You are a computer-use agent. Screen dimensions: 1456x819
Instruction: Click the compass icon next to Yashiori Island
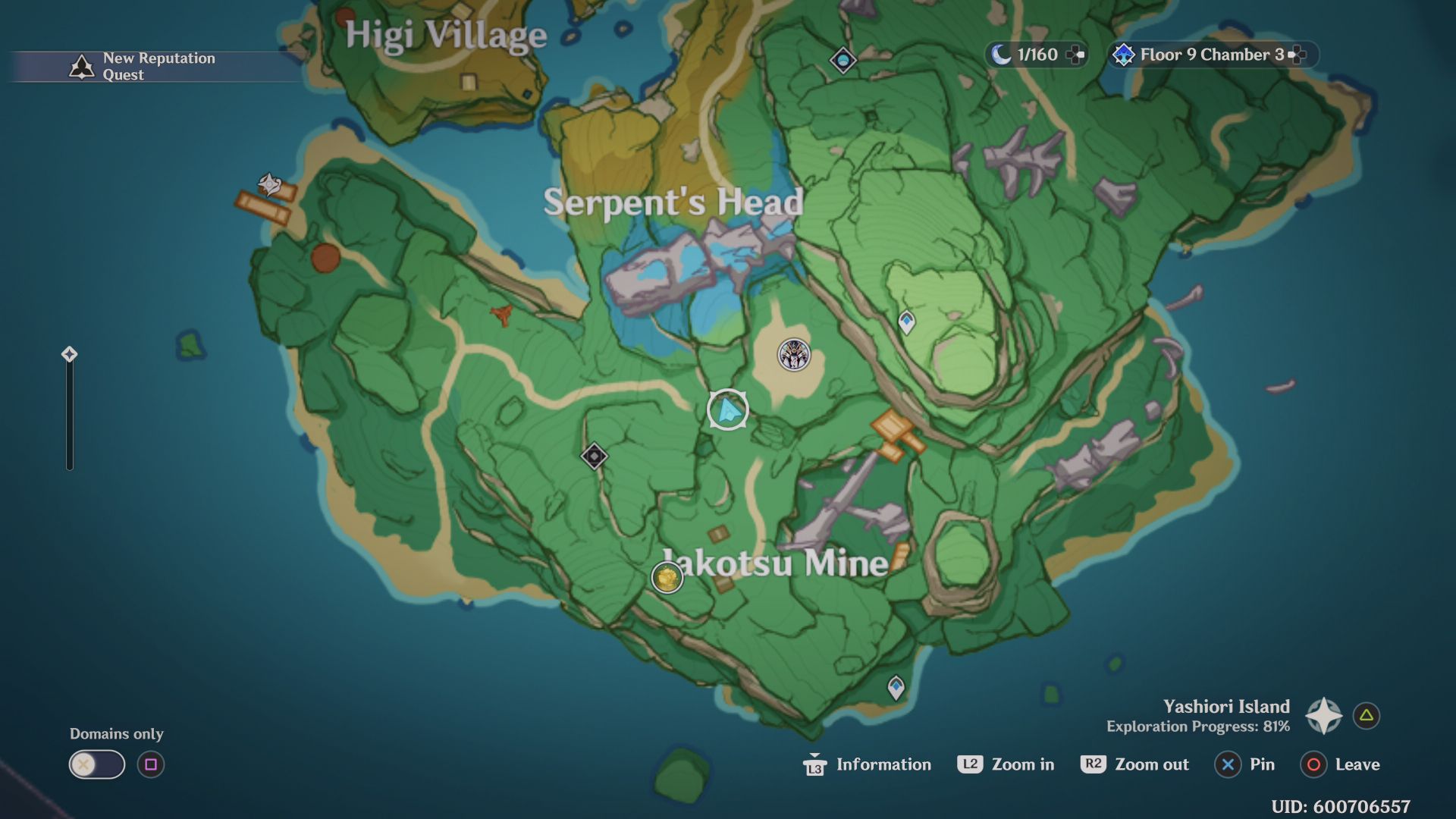(x=1323, y=715)
